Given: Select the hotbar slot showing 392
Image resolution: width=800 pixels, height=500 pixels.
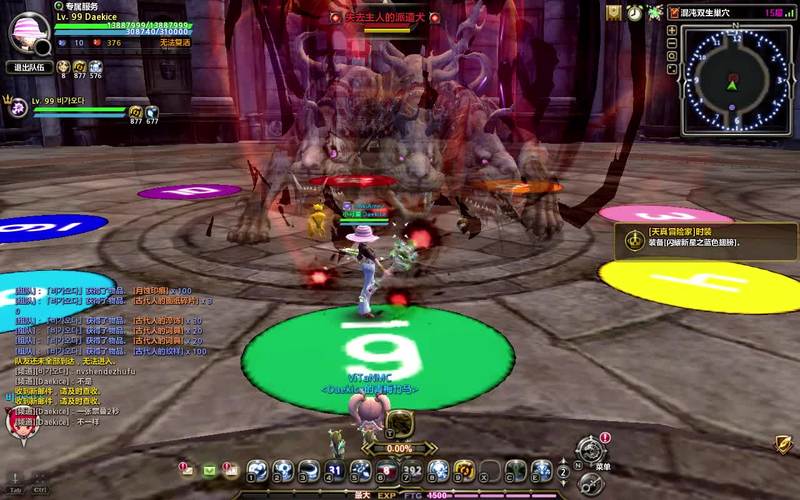Looking at the screenshot, I should click(x=413, y=470).
